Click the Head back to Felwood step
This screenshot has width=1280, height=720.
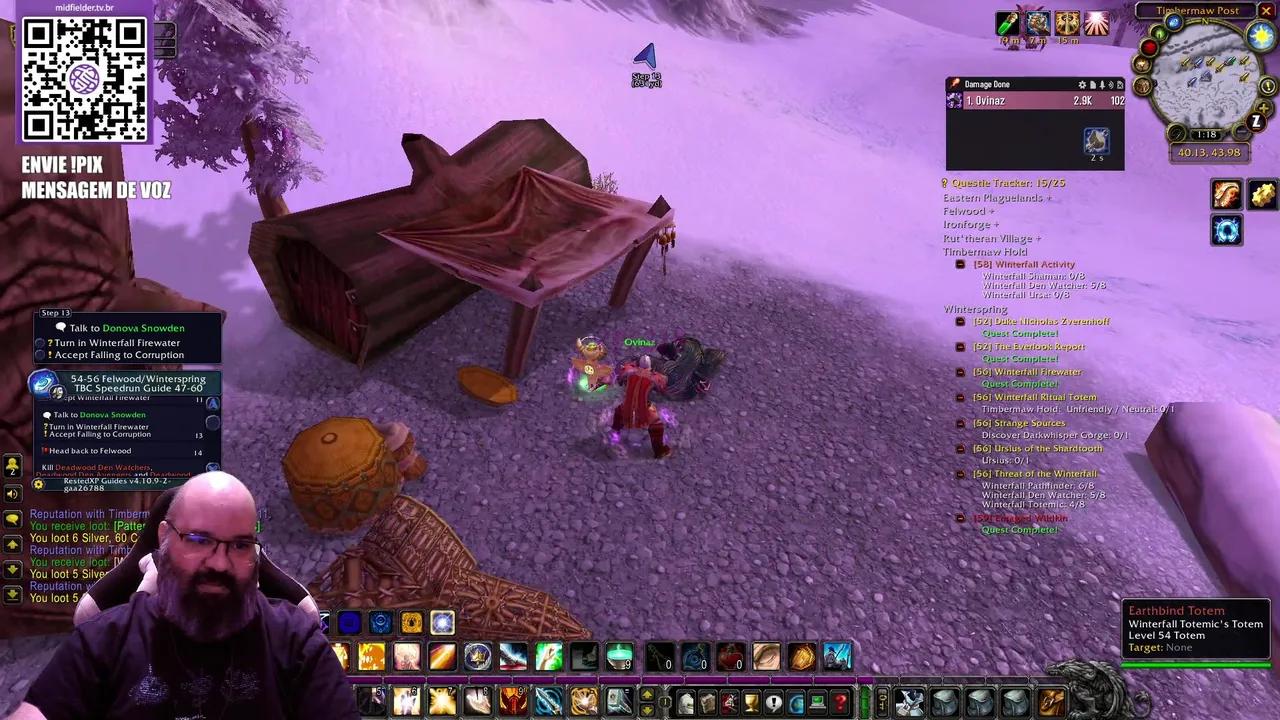[90, 451]
